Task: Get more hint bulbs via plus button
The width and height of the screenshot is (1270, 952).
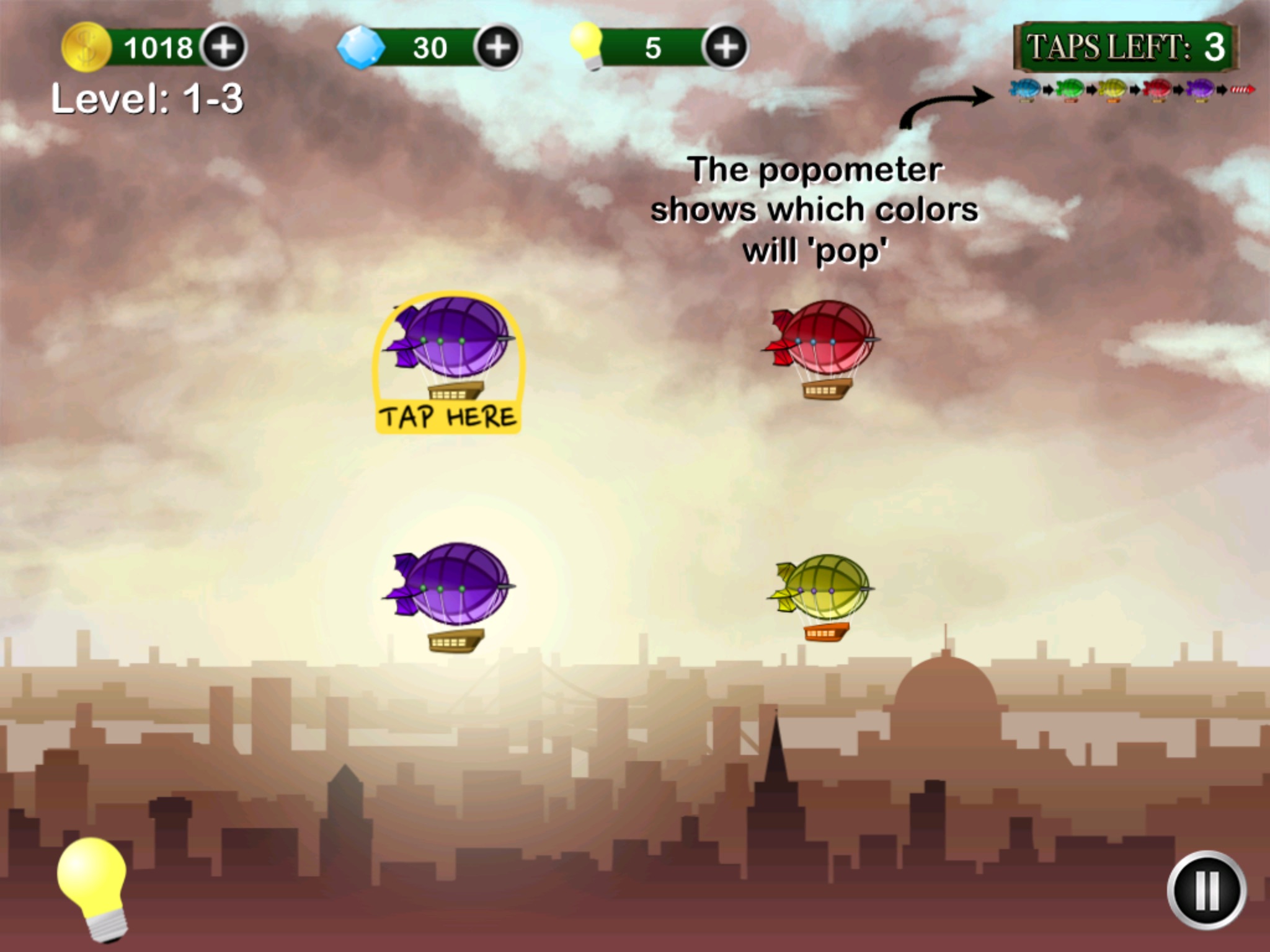Action: [725, 47]
